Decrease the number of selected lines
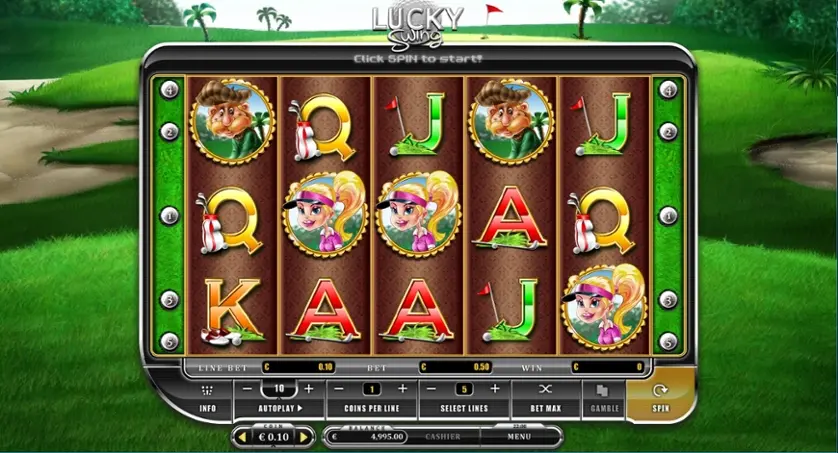Viewport: 838px width, 453px height. pos(431,388)
